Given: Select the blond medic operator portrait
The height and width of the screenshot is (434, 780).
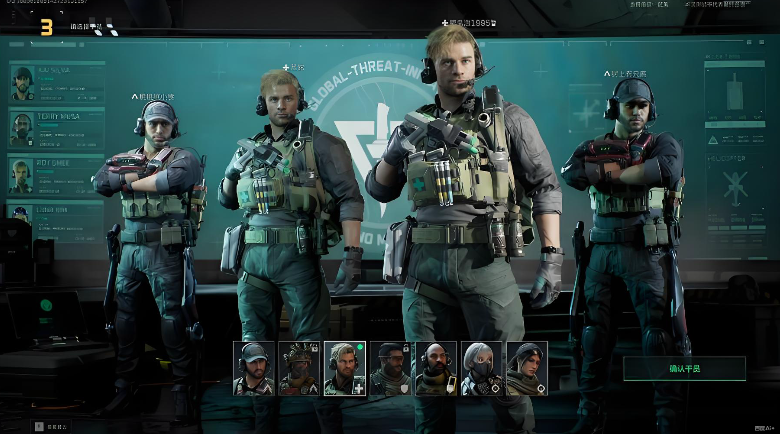Looking at the screenshot, I should click(x=344, y=368).
